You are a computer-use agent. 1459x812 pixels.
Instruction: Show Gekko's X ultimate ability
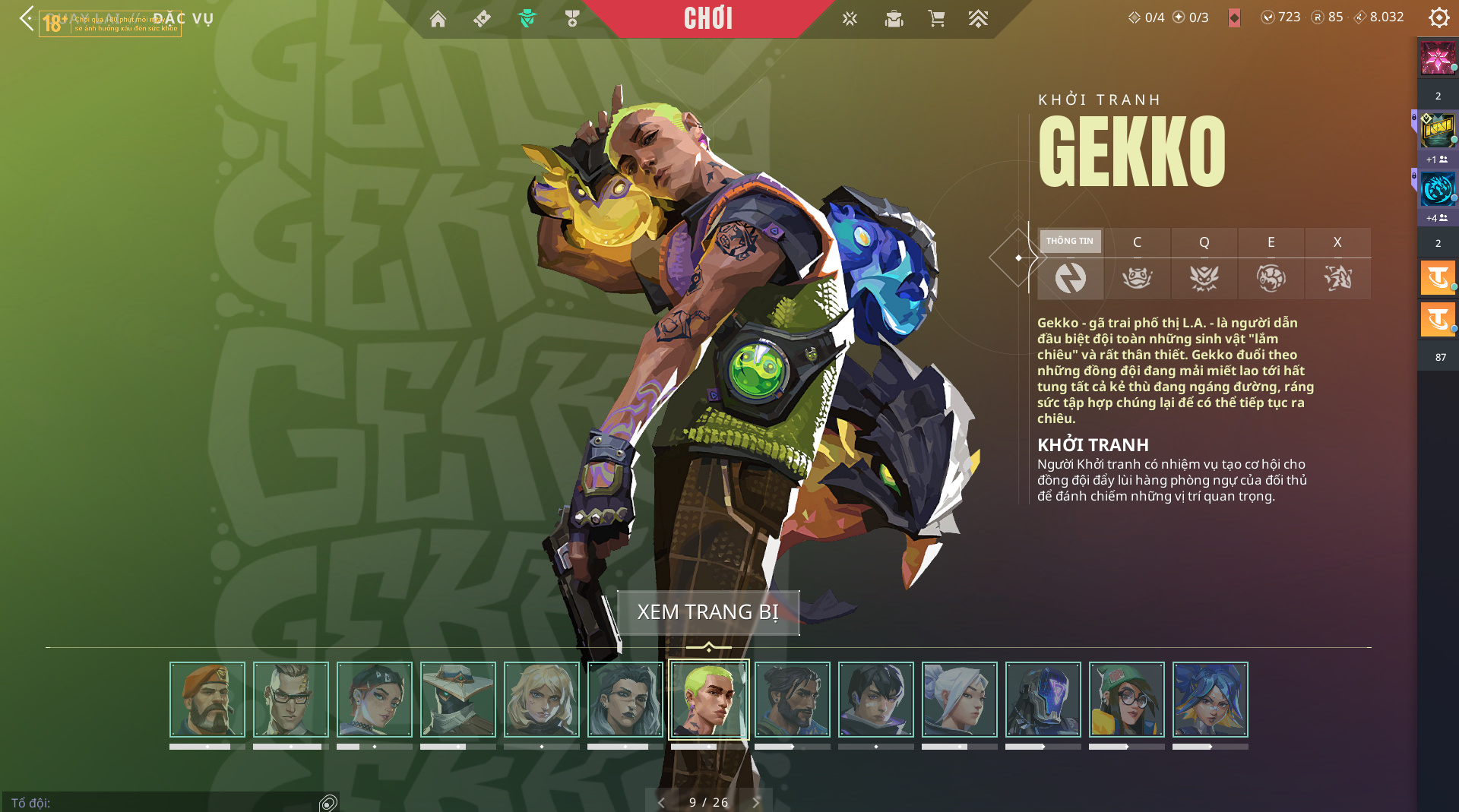1337,263
